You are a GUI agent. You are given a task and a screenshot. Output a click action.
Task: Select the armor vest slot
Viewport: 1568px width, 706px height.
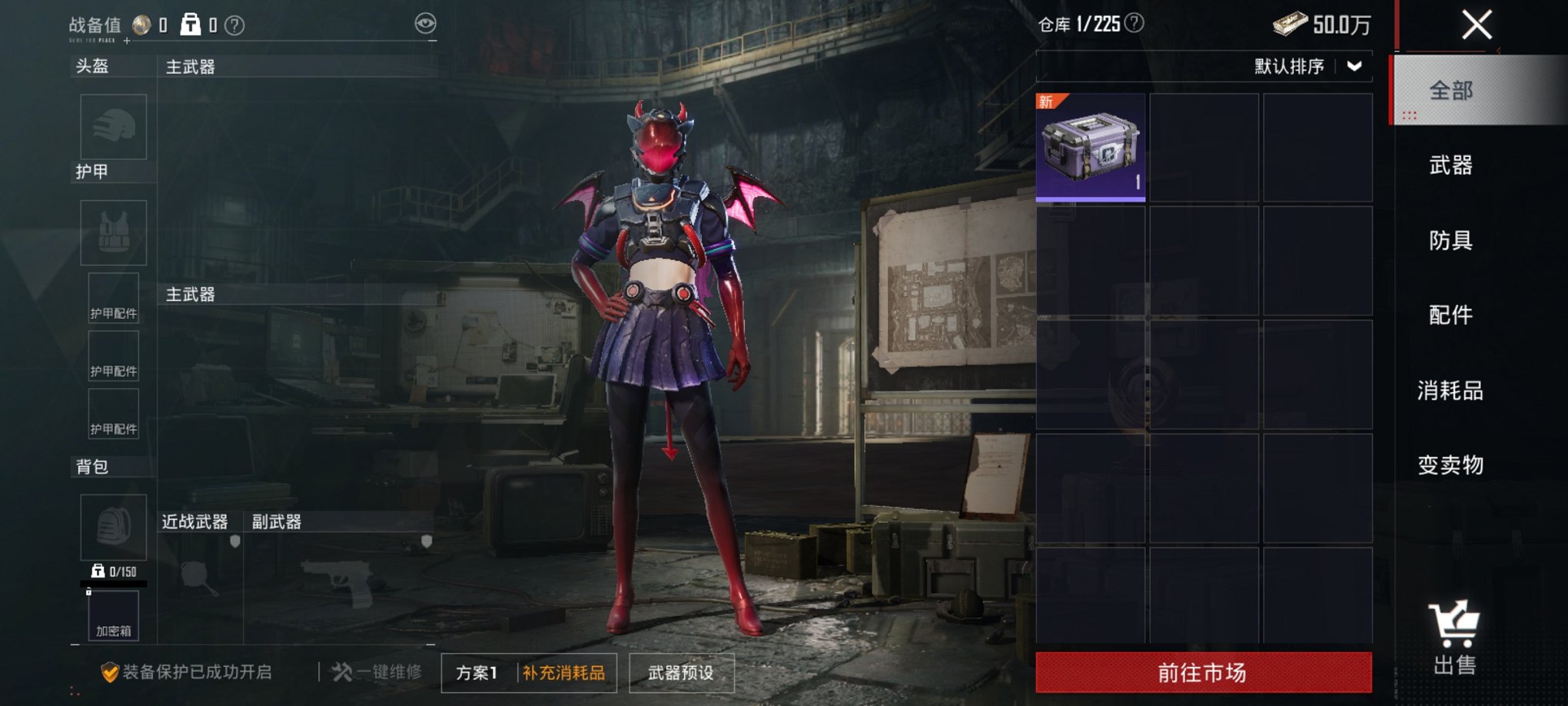[113, 231]
